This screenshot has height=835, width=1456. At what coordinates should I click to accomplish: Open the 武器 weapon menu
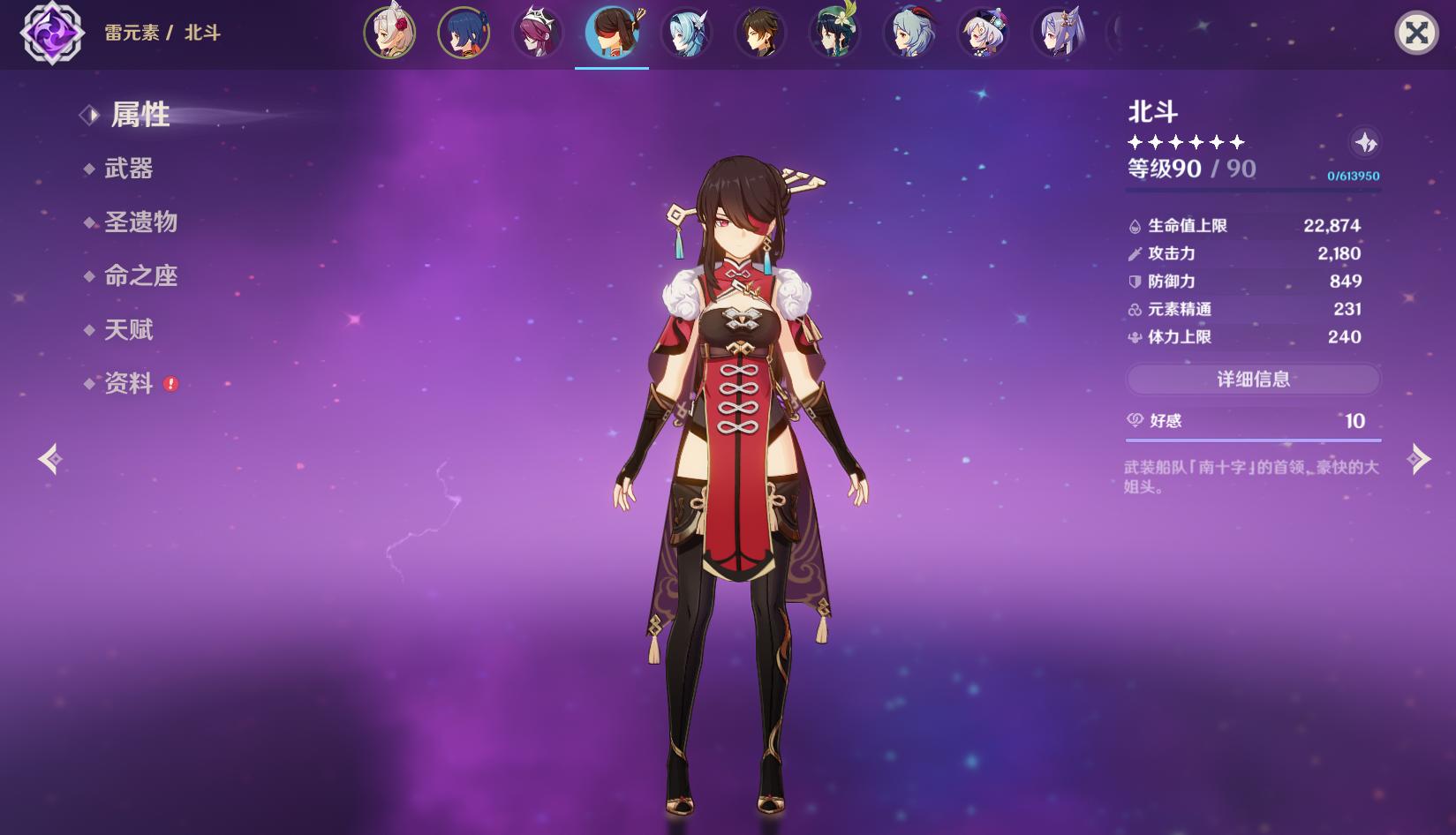tap(129, 169)
